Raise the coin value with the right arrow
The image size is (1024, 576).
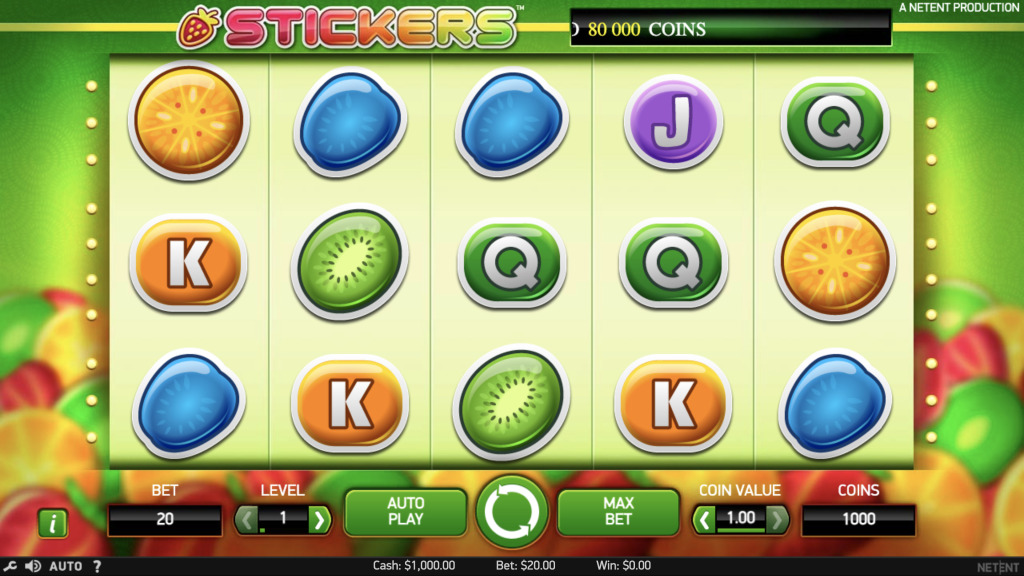778,519
